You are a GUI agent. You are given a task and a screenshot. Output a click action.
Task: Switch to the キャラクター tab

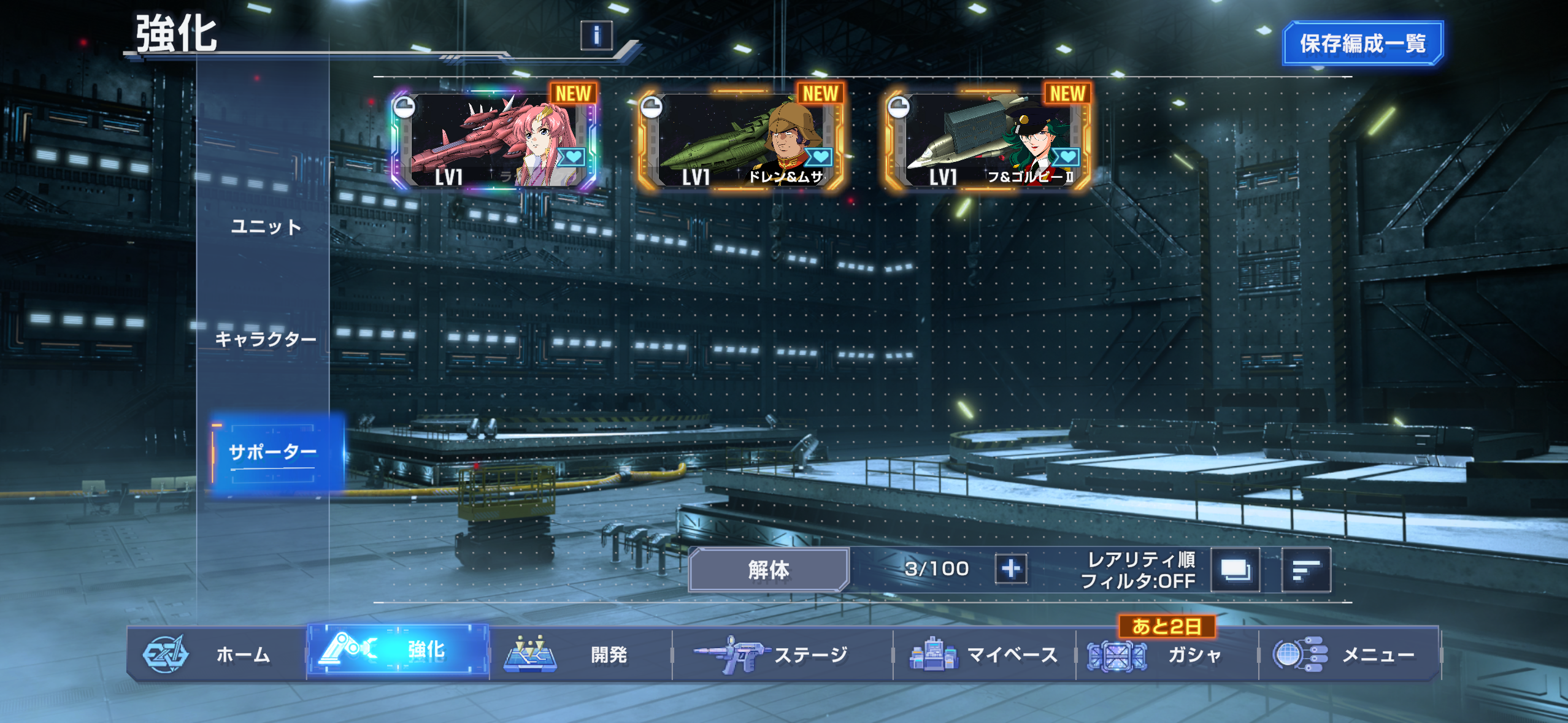pos(266,339)
